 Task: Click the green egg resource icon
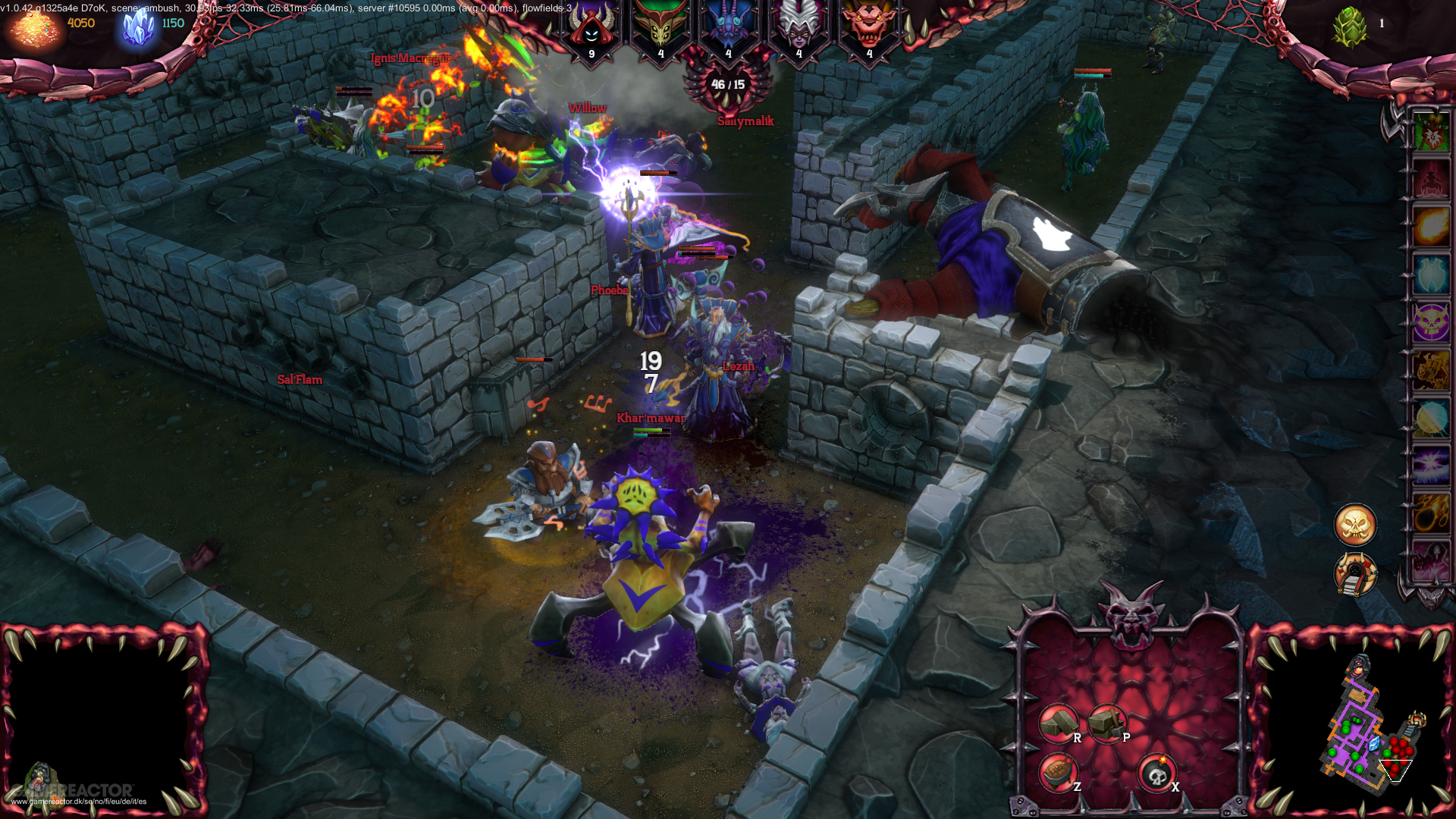[x=1350, y=27]
